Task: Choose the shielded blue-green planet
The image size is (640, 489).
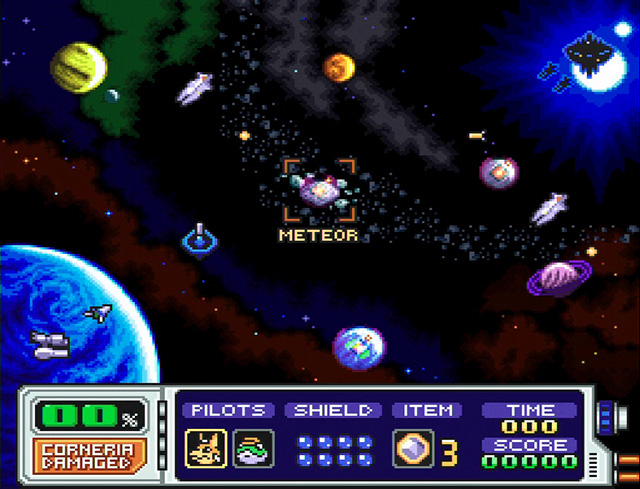Action: 358,346
